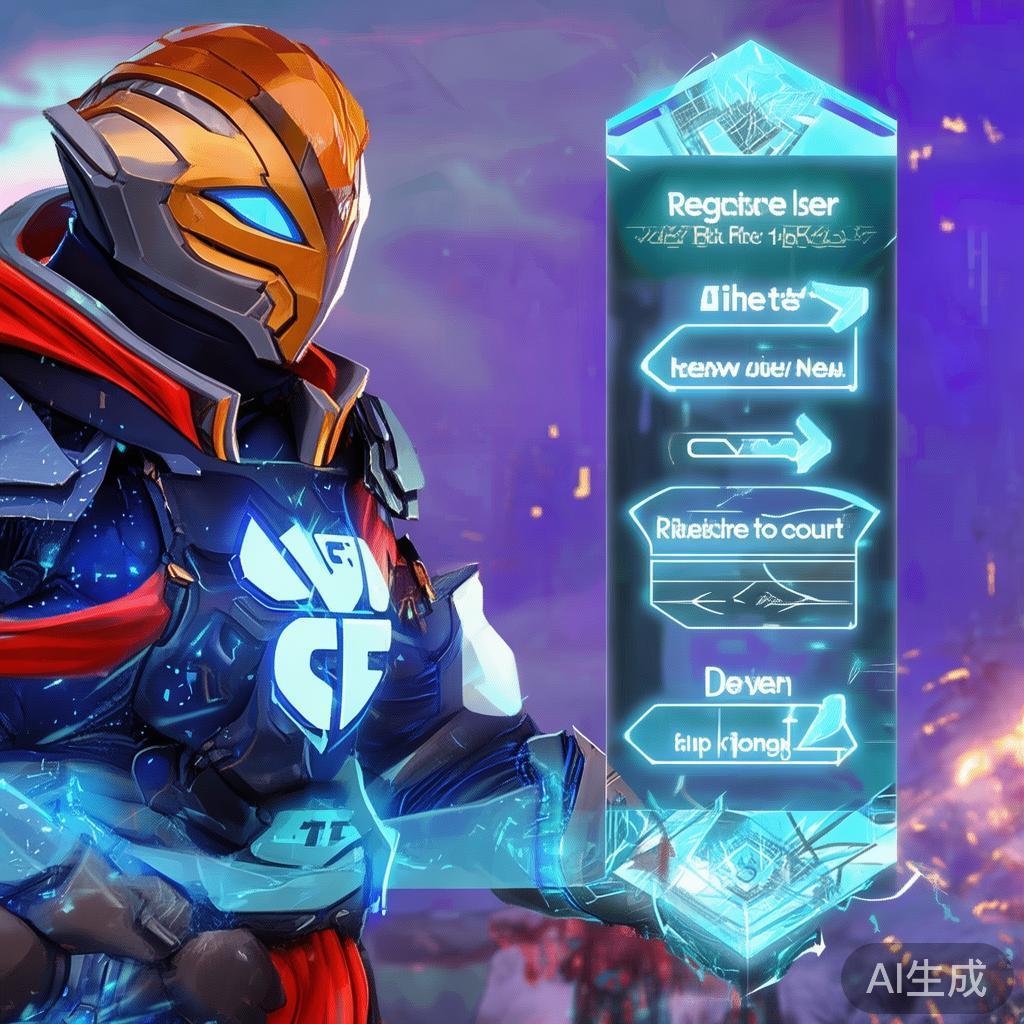
Task: Select the 'Riuedre to court' button
Action: [752, 527]
